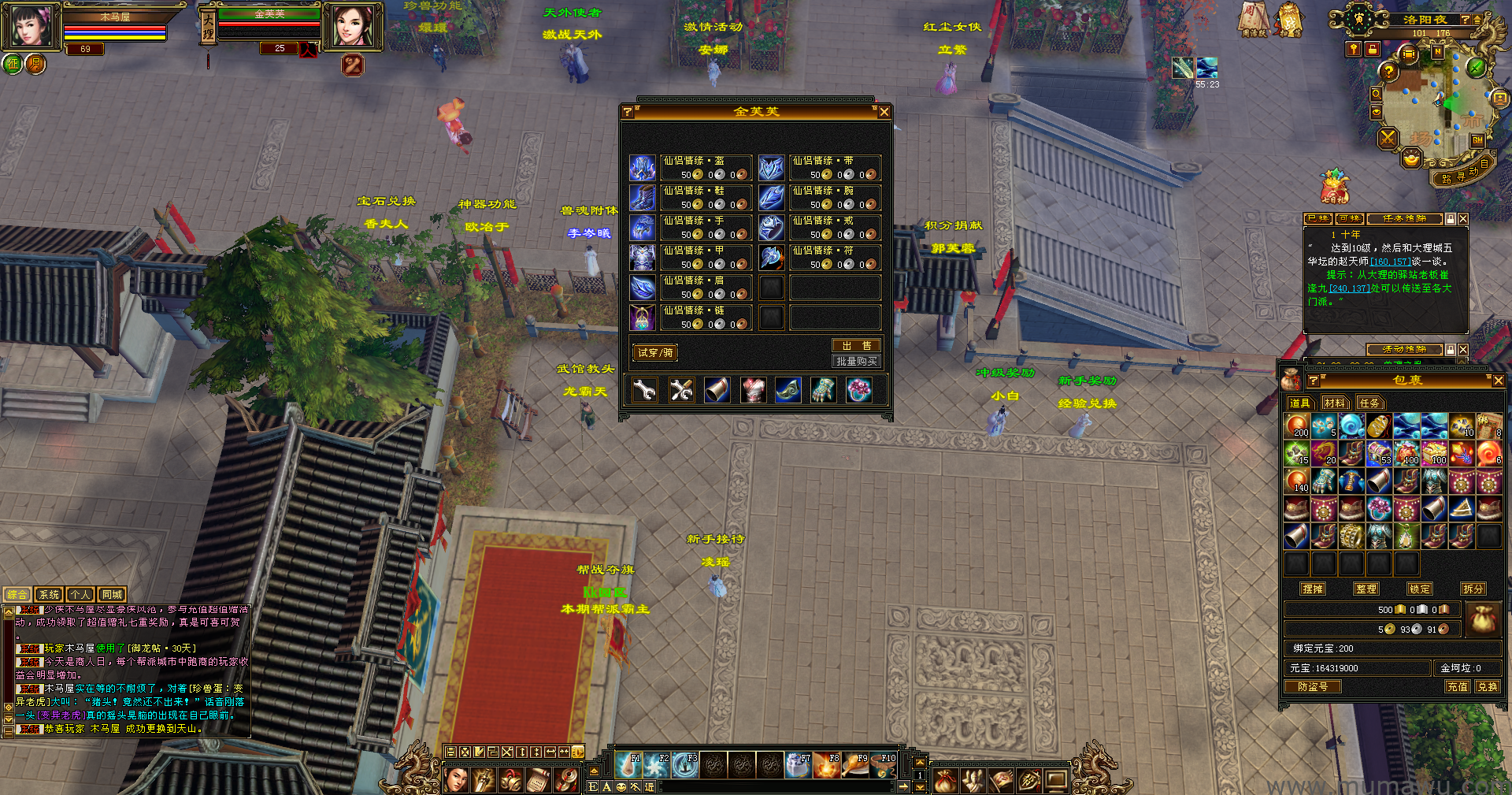Open the 充值 recharge button
Viewport: 1512px width, 795px height.
point(1458,687)
